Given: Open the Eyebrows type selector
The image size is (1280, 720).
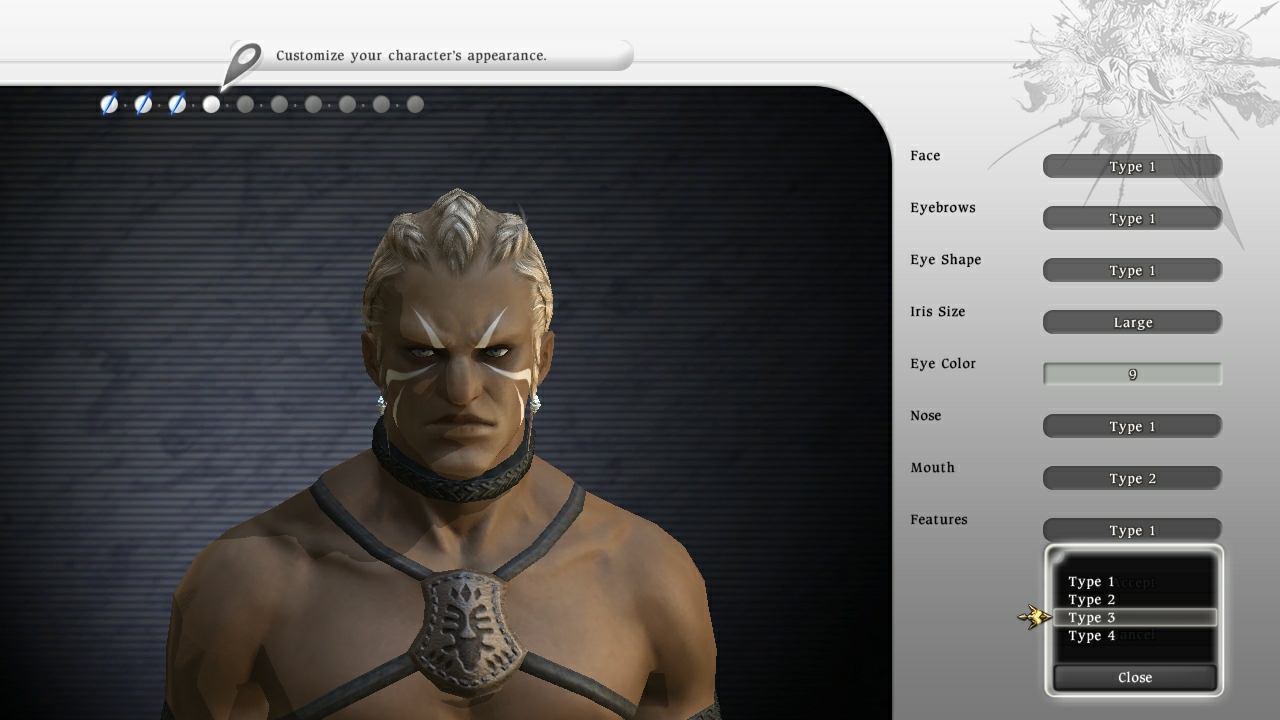Looking at the screenshot, I should click(x=1131, y=218).
